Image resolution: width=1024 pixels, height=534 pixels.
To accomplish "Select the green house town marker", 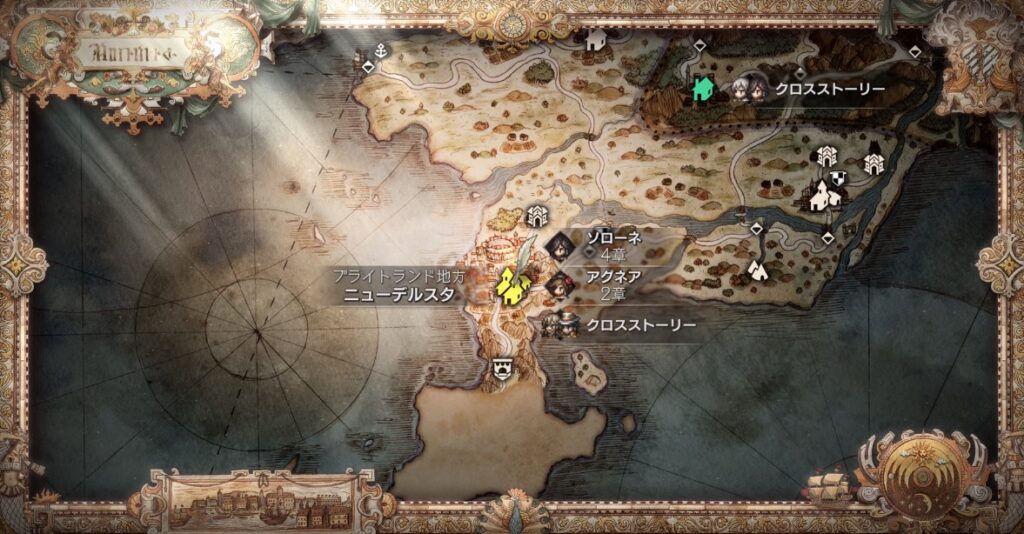I will tap(704, 89).
